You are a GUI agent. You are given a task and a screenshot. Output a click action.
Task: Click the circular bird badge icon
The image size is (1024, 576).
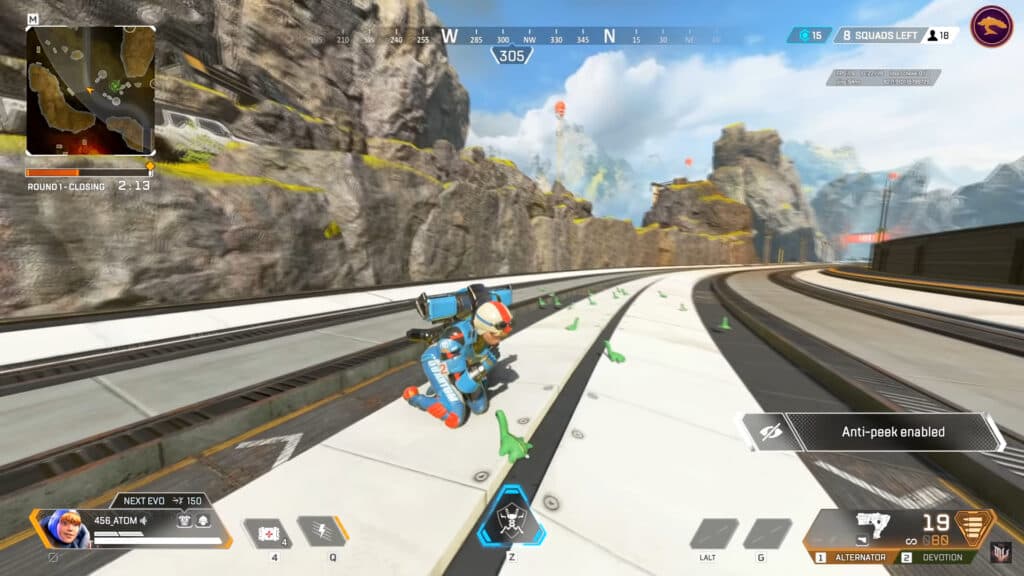coord(991,27)
